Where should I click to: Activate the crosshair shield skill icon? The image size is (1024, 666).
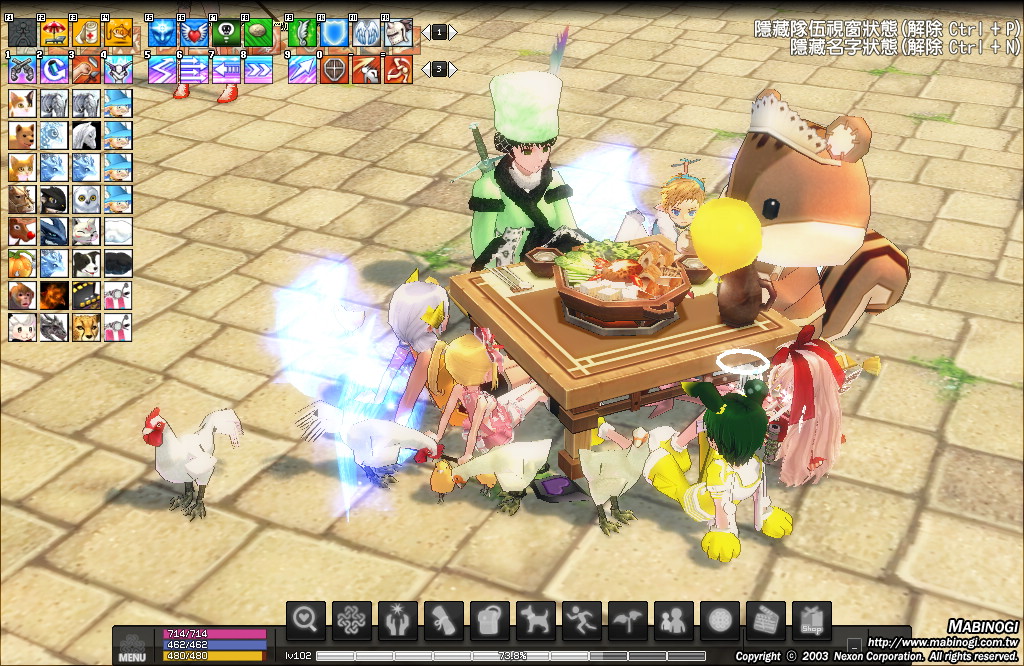coord(334,69)
